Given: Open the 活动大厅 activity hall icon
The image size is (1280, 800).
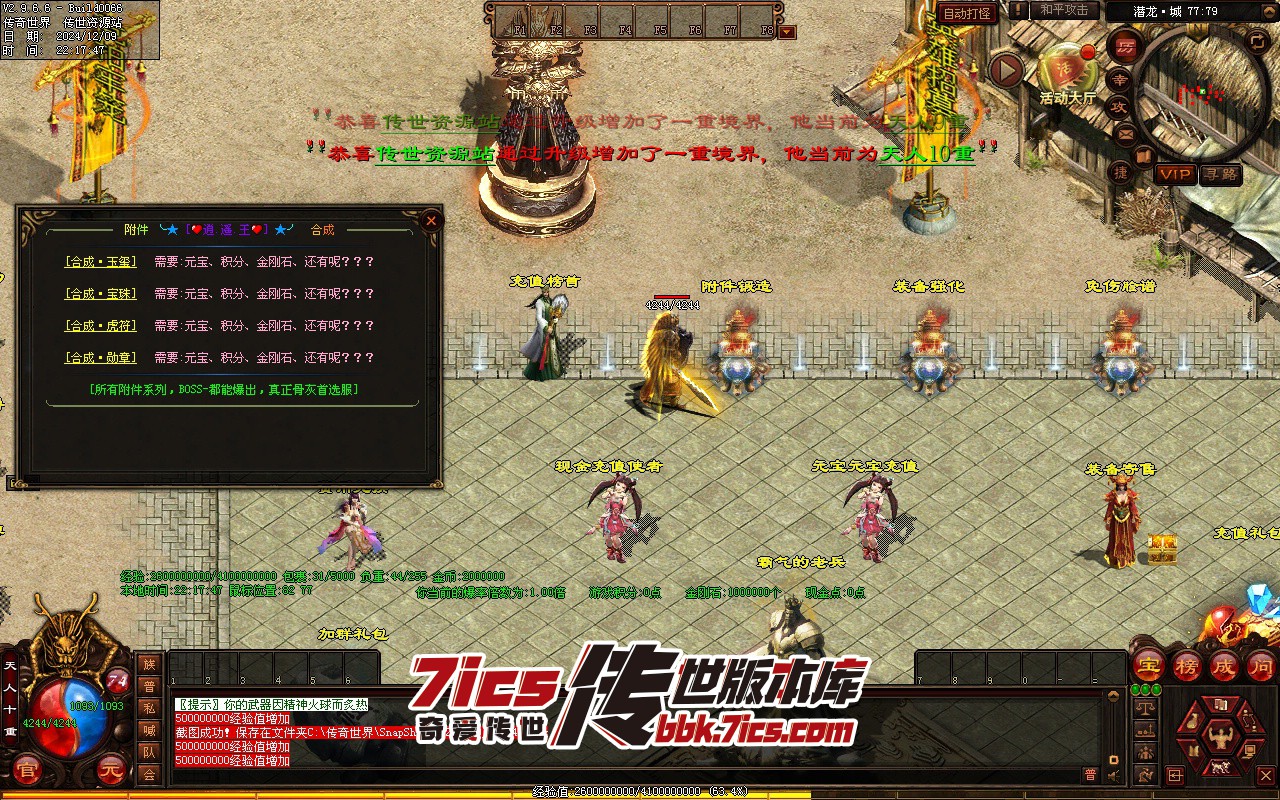Looking at the screenshot, I should (1067, 70).
